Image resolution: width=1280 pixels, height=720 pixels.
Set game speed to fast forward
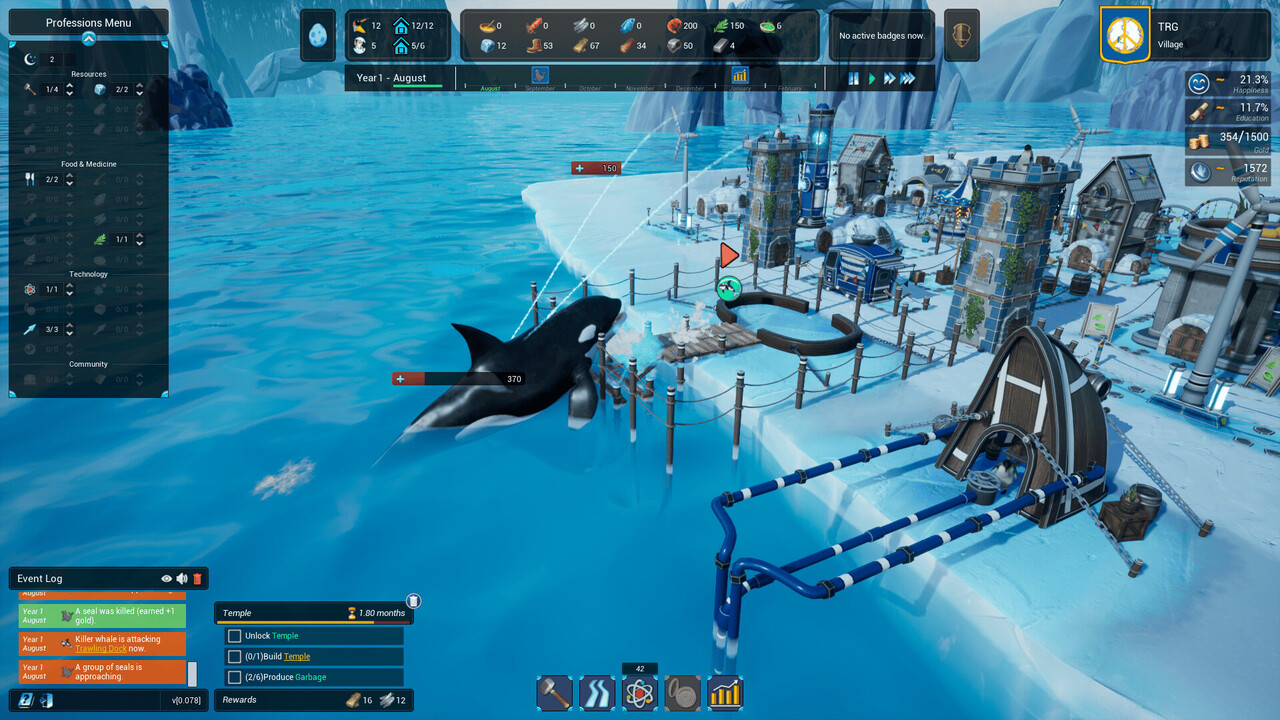click(x=888, y=78)
